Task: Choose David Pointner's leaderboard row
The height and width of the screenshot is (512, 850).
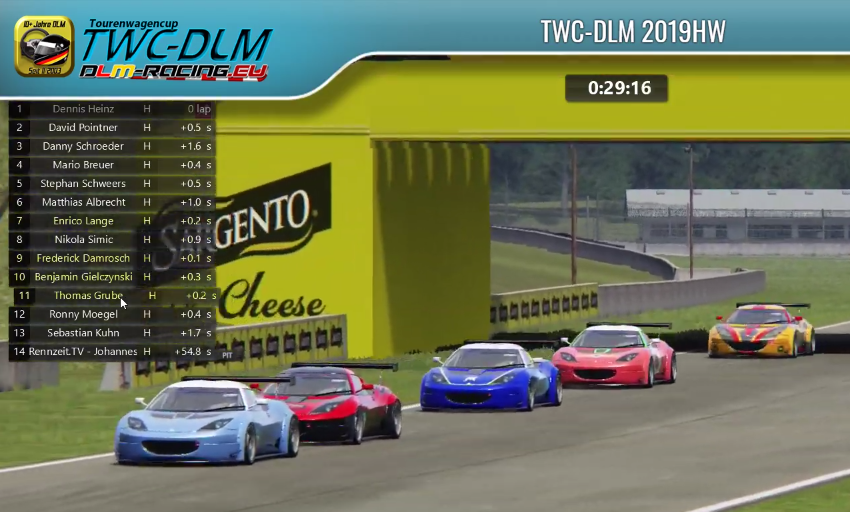Action: pyautogui.click(x=83, y=128)
